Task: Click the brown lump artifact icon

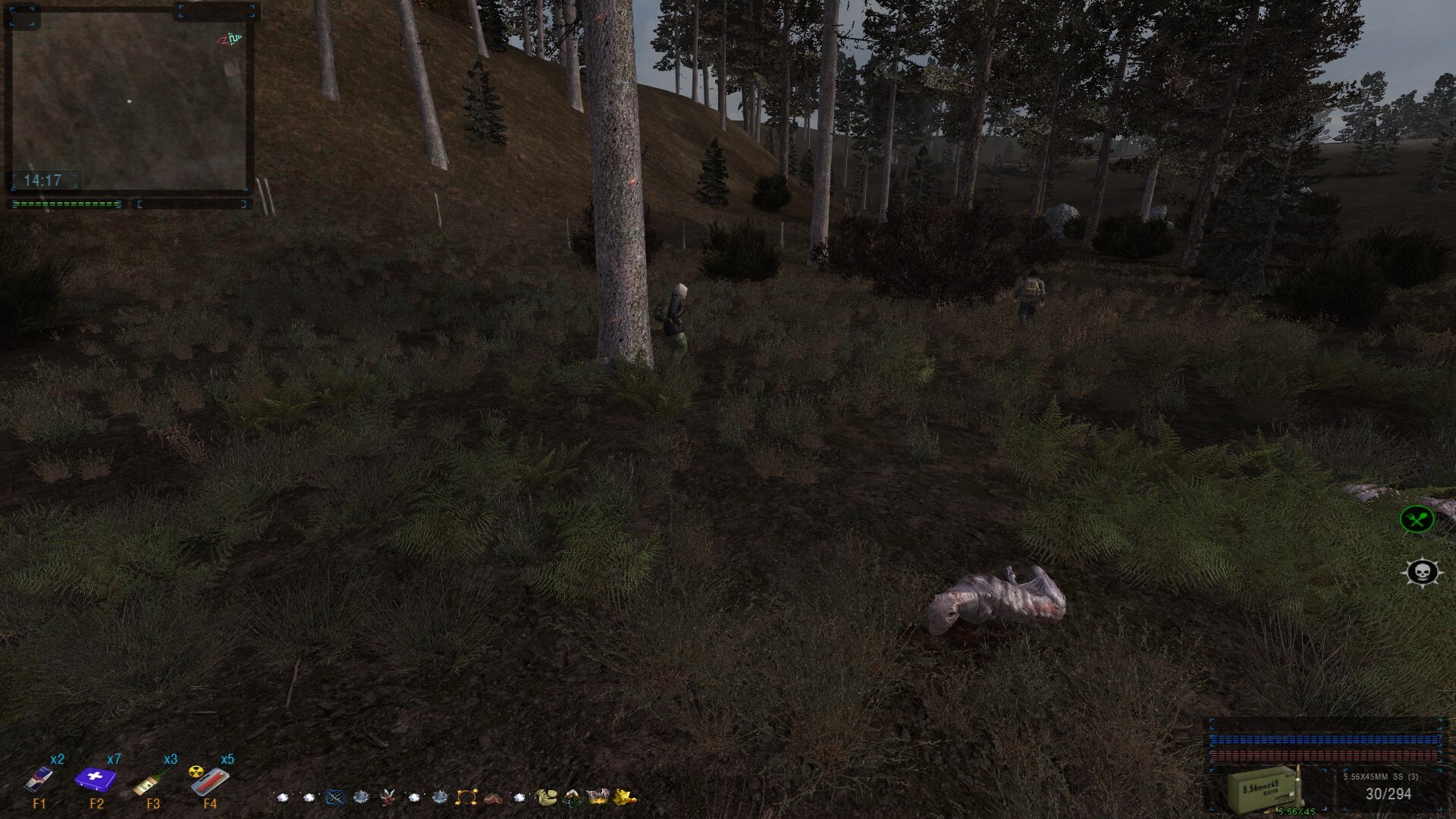Action: click(x=493, y=797)
